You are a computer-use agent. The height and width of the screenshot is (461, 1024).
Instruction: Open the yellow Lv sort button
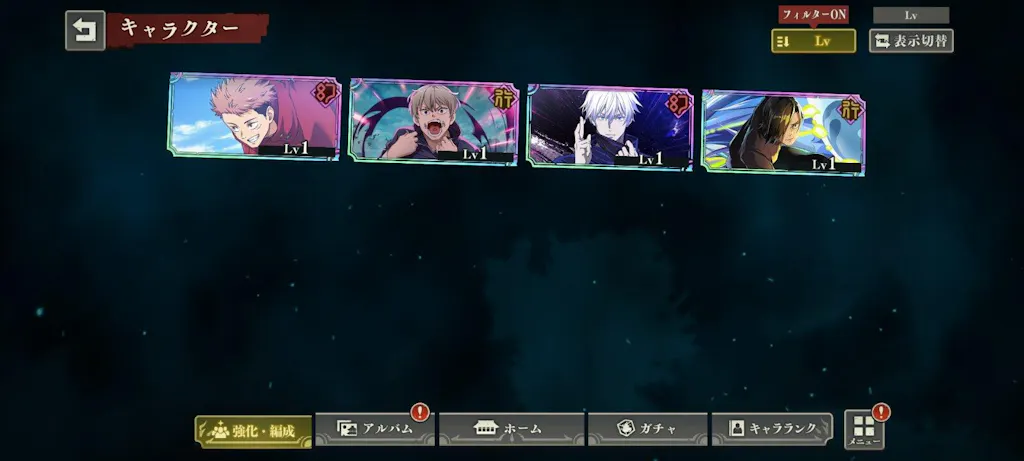tap(813, 41)
